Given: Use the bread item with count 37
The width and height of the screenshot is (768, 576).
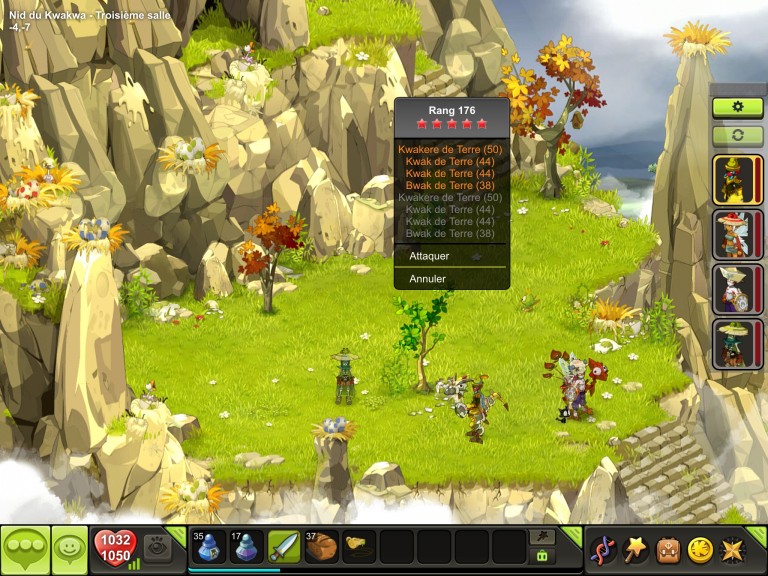Looking at the screenshot, I should [321, 547].
